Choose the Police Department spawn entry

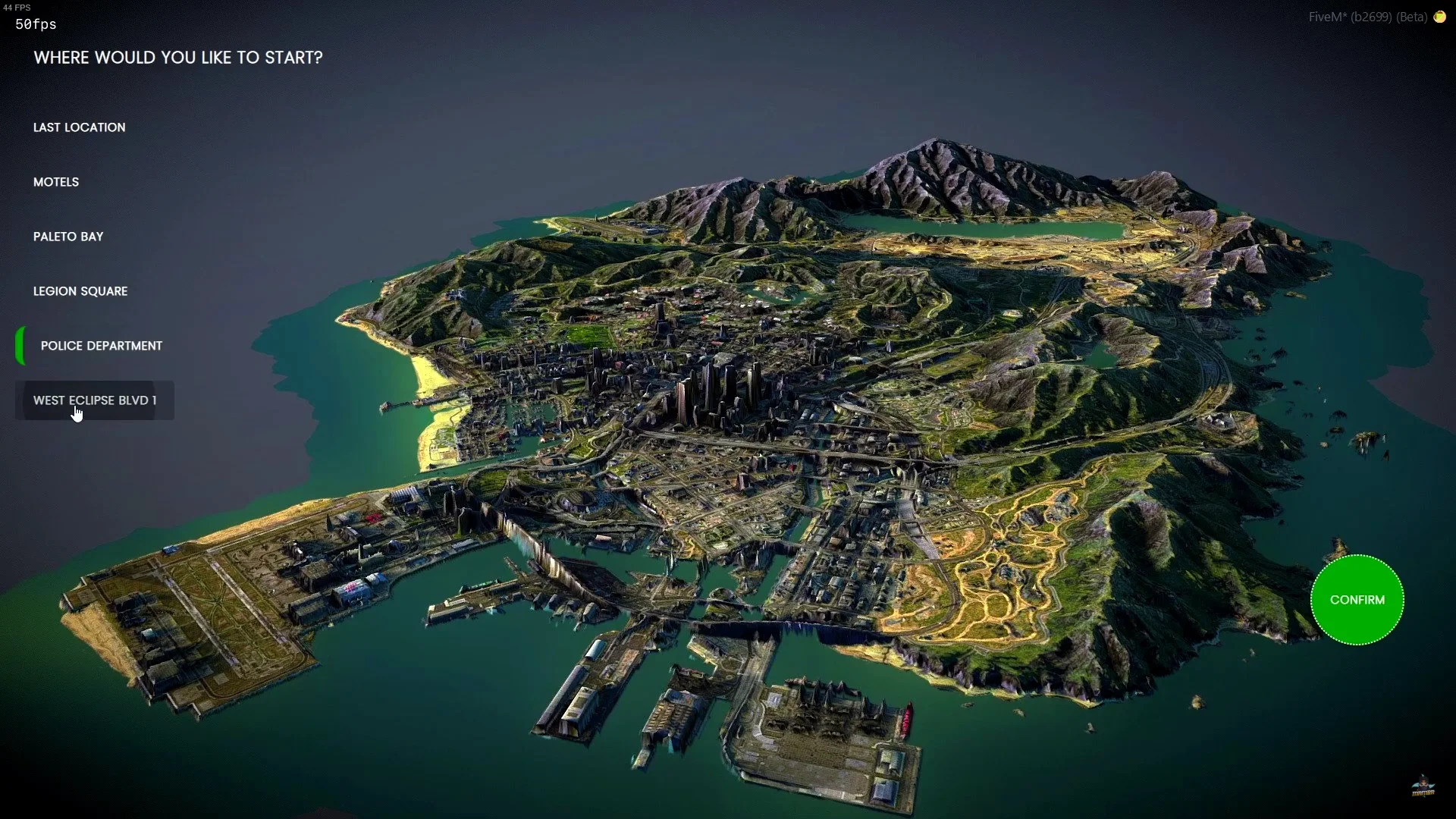(102, 346)
